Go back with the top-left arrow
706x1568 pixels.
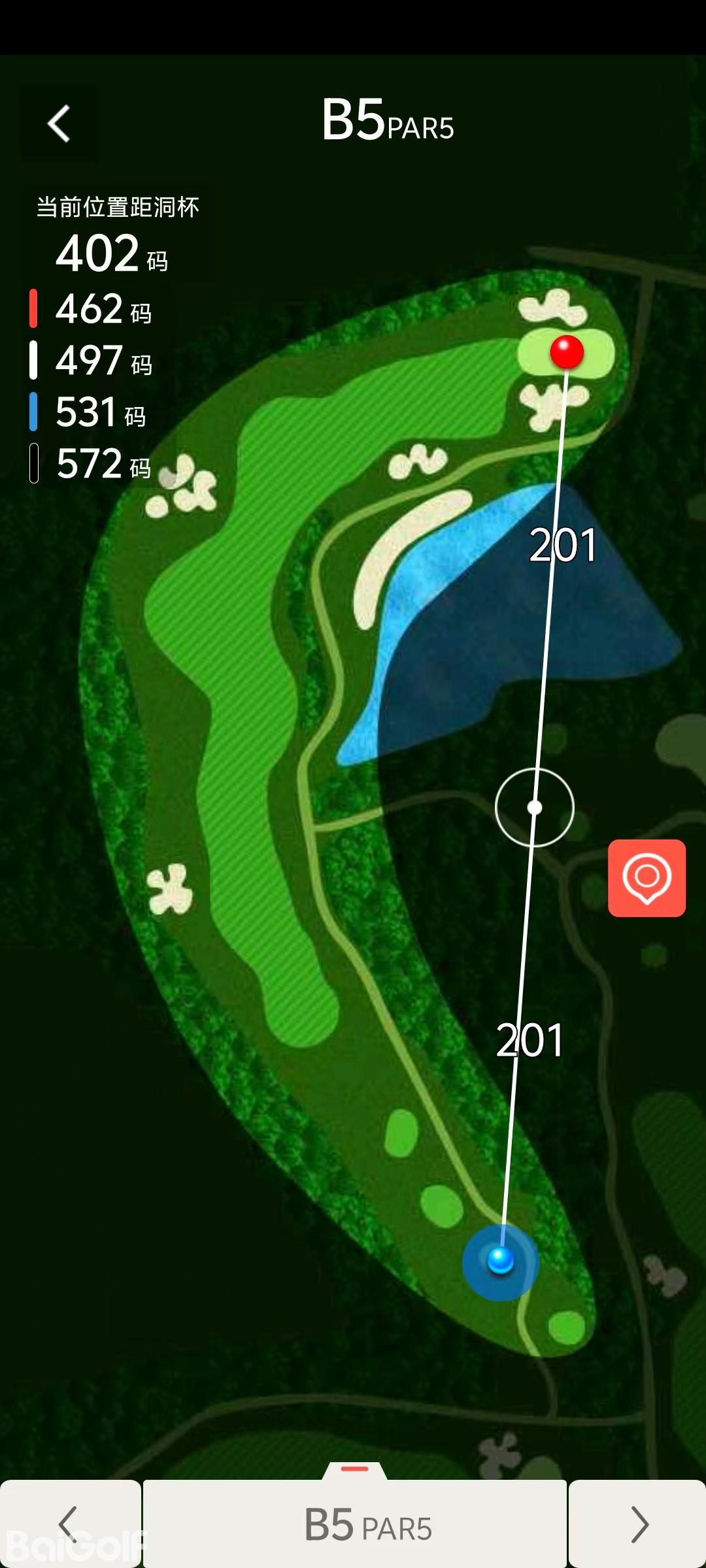click(x=59, y=123)
